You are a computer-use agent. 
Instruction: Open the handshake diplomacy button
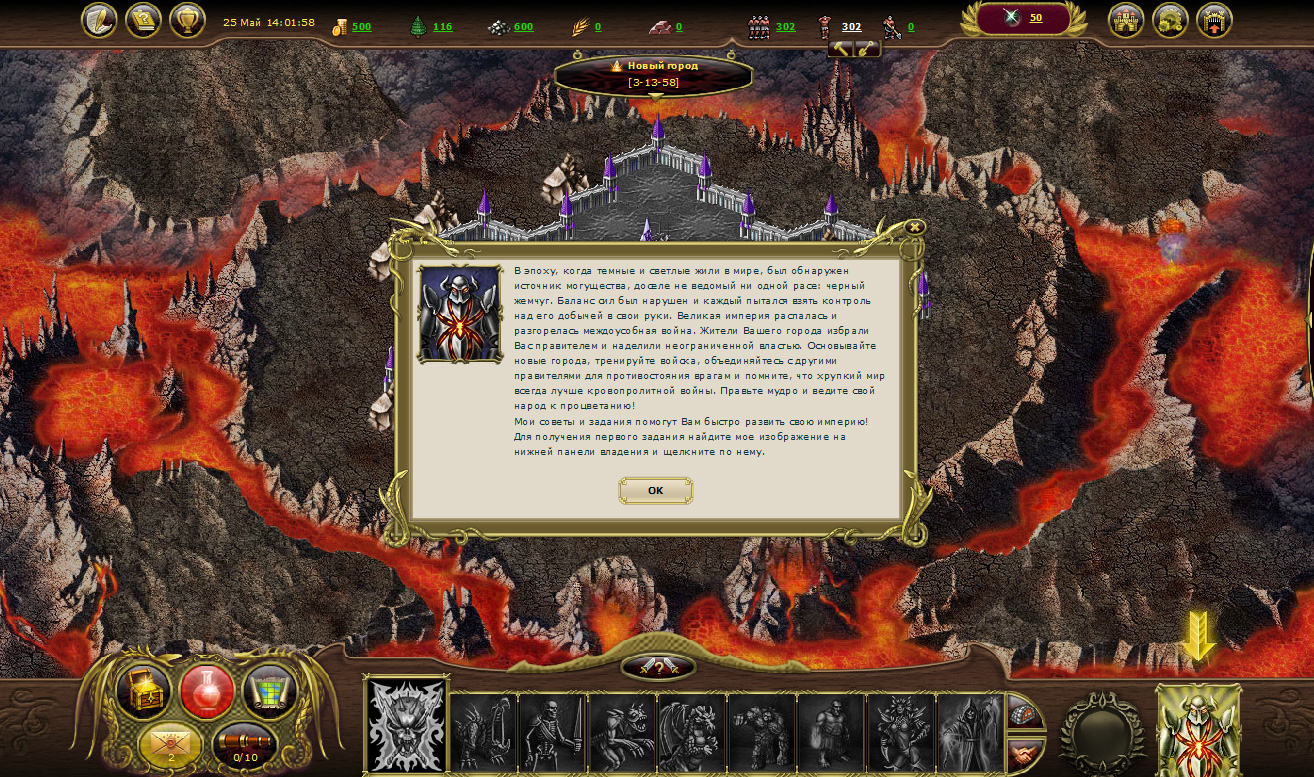[1024, 753]
